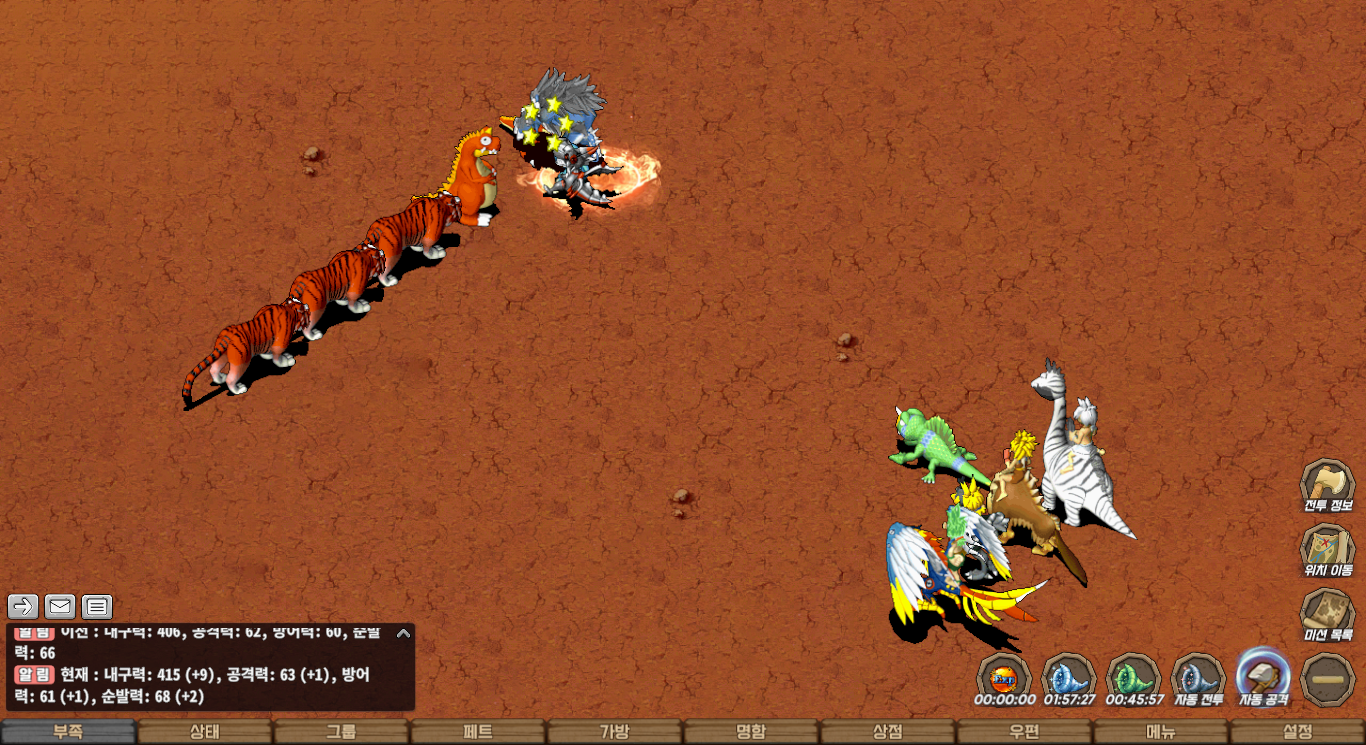Toggle 자동 전투 auto battle
The height and width of the screenshot is (745, 1366).
(x=1198, y=678)
